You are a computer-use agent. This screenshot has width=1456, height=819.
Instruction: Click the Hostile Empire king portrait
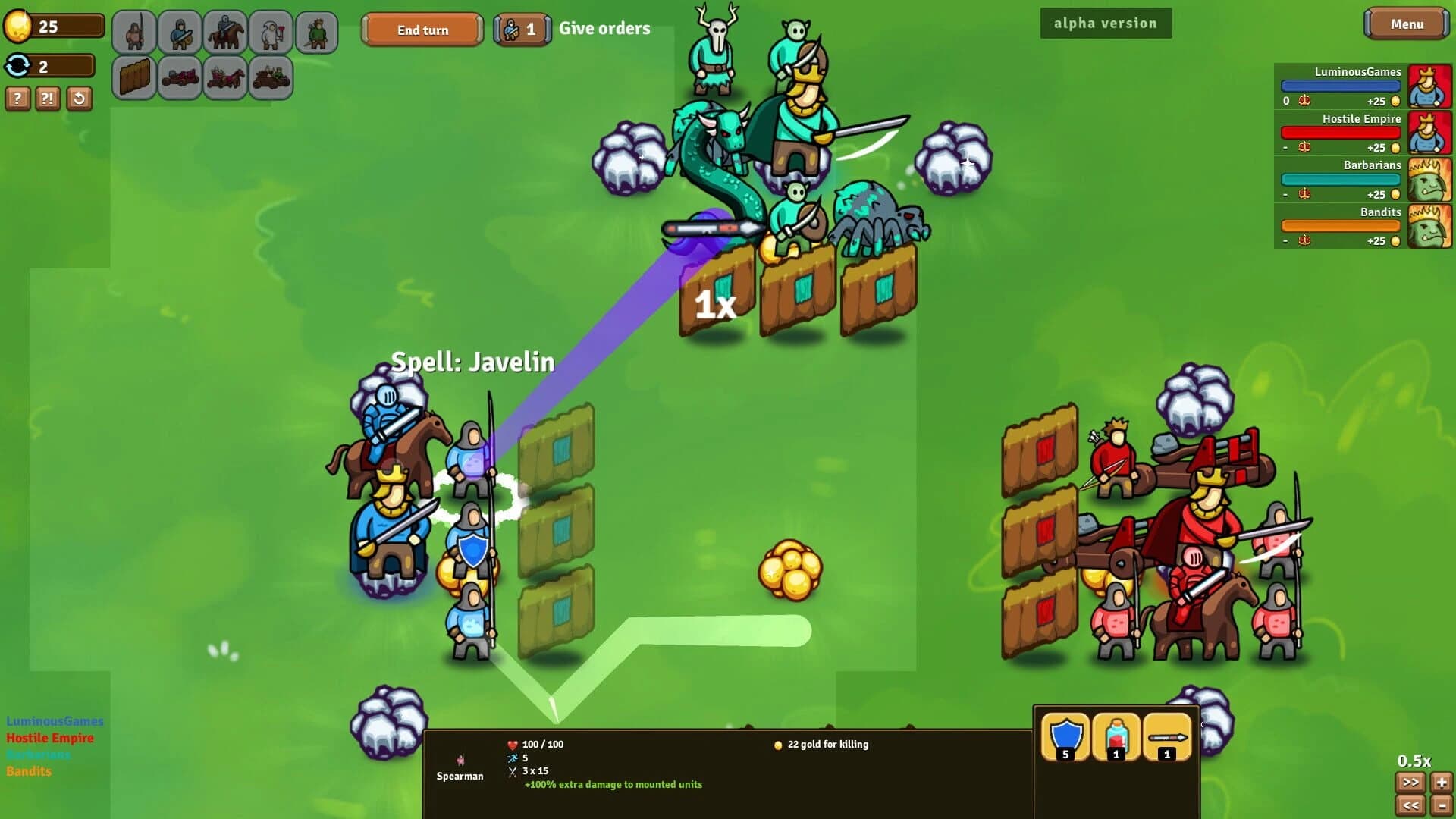click(x=1429, y=132)
